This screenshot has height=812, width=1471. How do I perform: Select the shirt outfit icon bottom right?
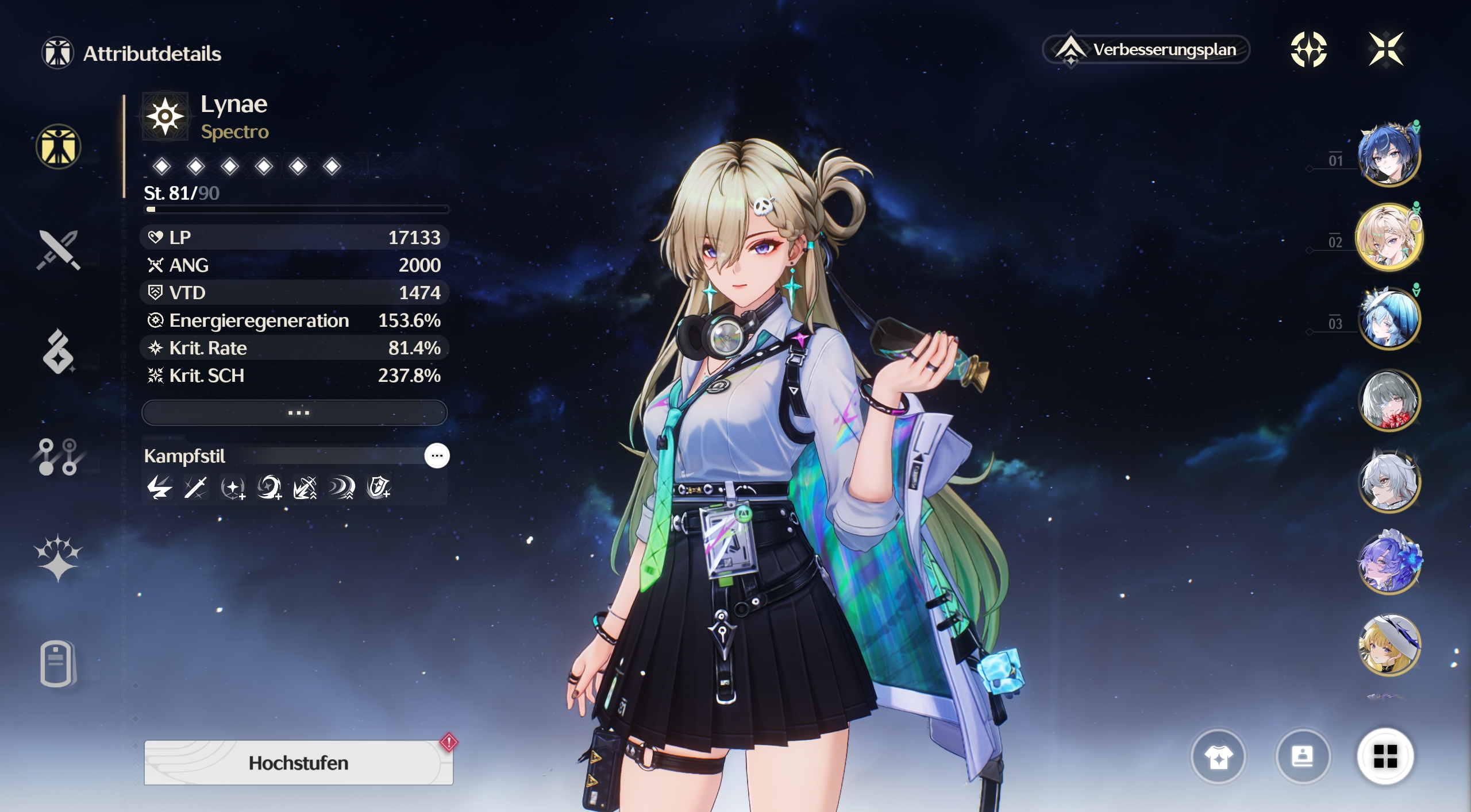coord(1220,756)
